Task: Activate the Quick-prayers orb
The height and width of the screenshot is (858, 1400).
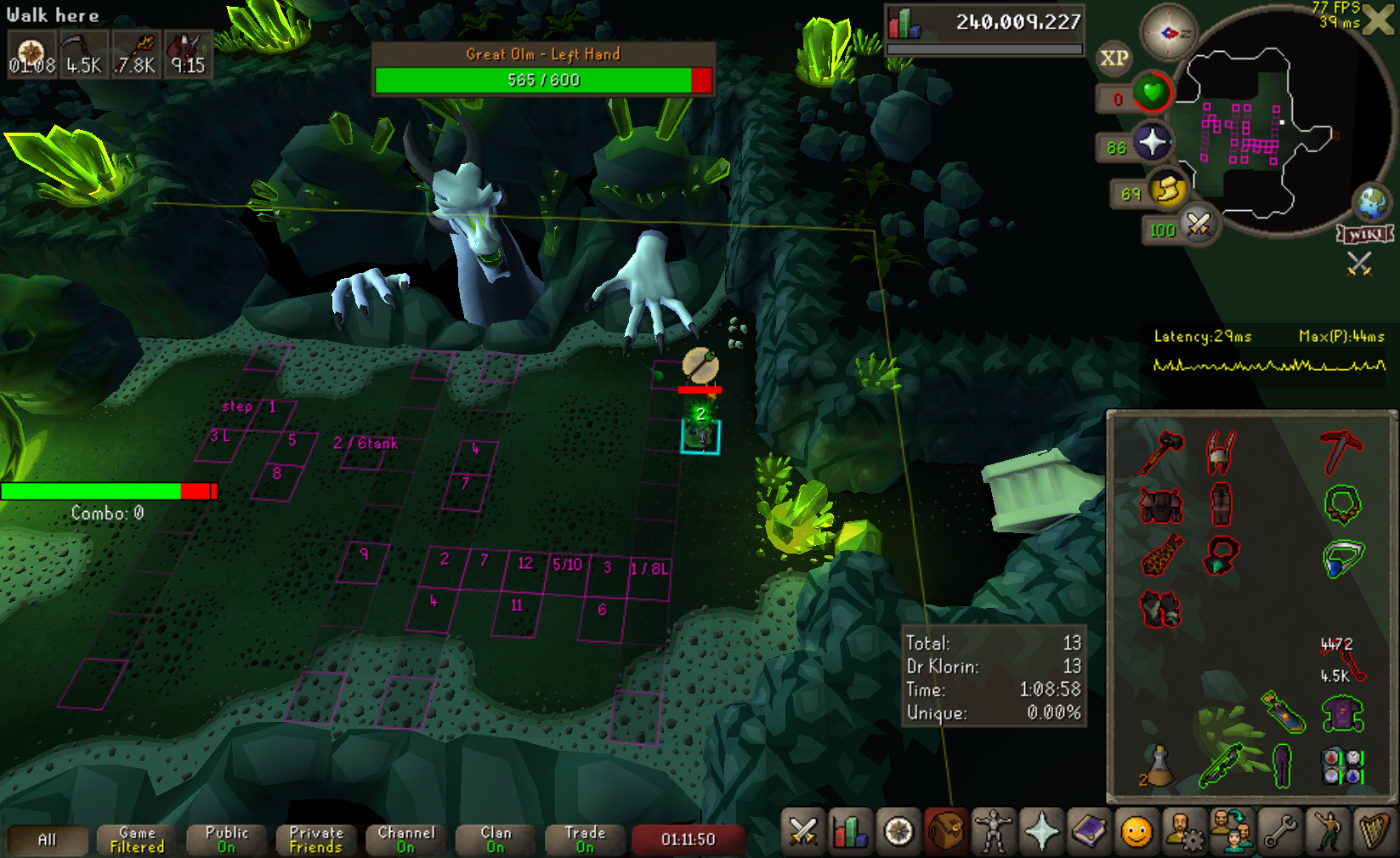Action: (x=1152, y=142)
